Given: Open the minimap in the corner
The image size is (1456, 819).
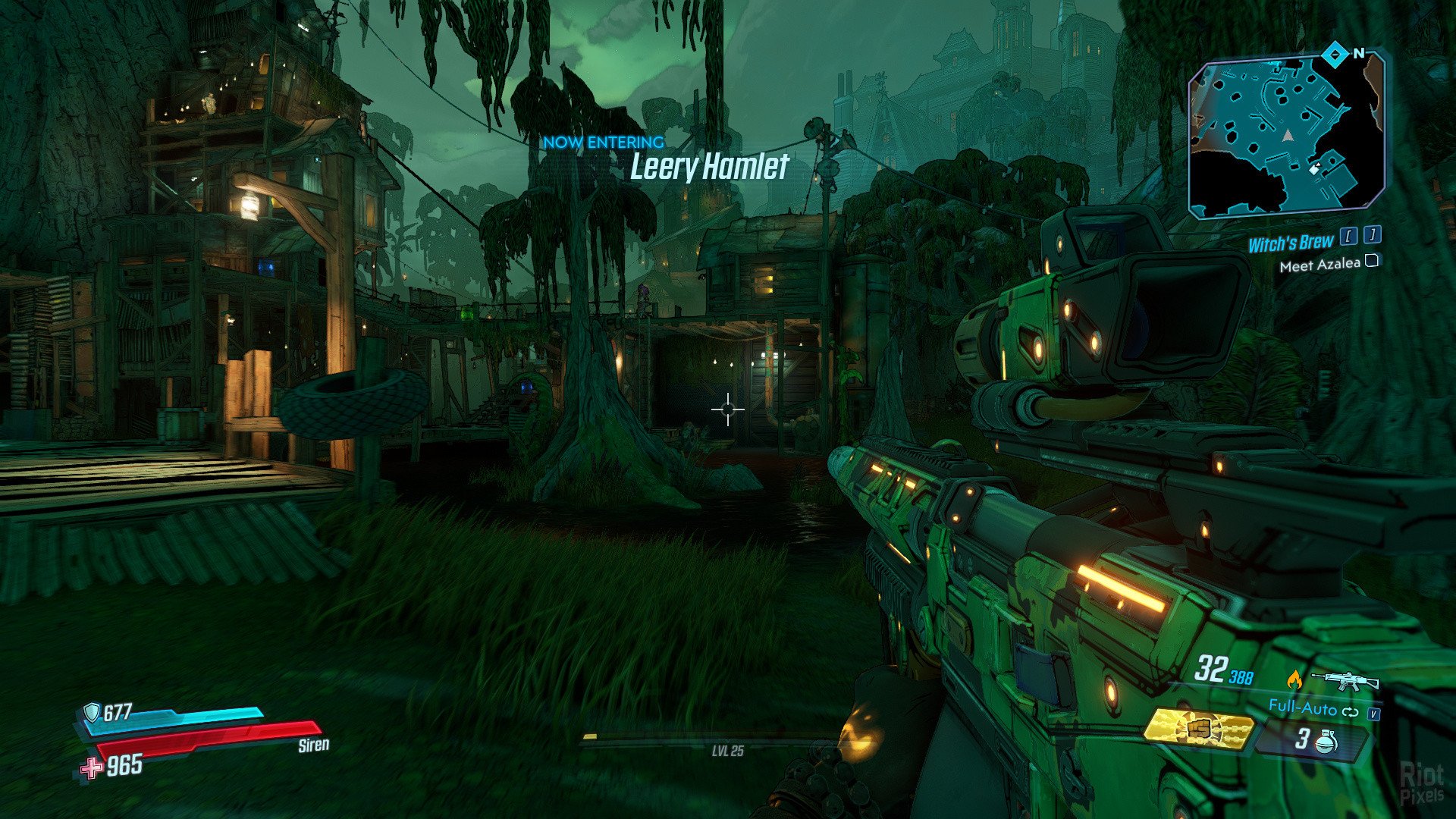Looking at the screenshot, I should coord(1287,137).
